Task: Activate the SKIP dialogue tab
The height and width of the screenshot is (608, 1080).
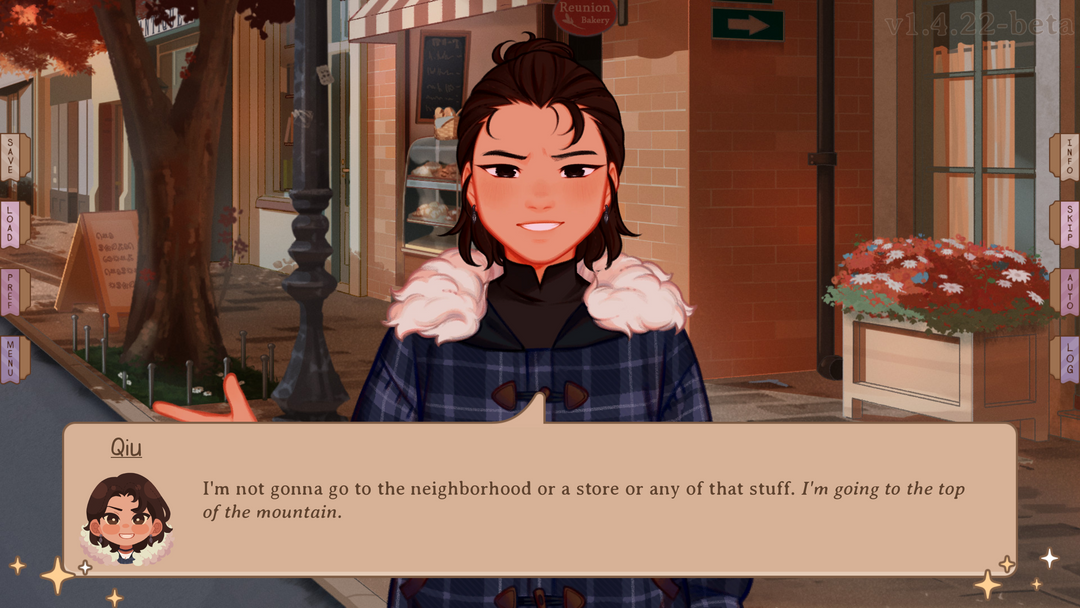Action: click(x=1067, y=224)
